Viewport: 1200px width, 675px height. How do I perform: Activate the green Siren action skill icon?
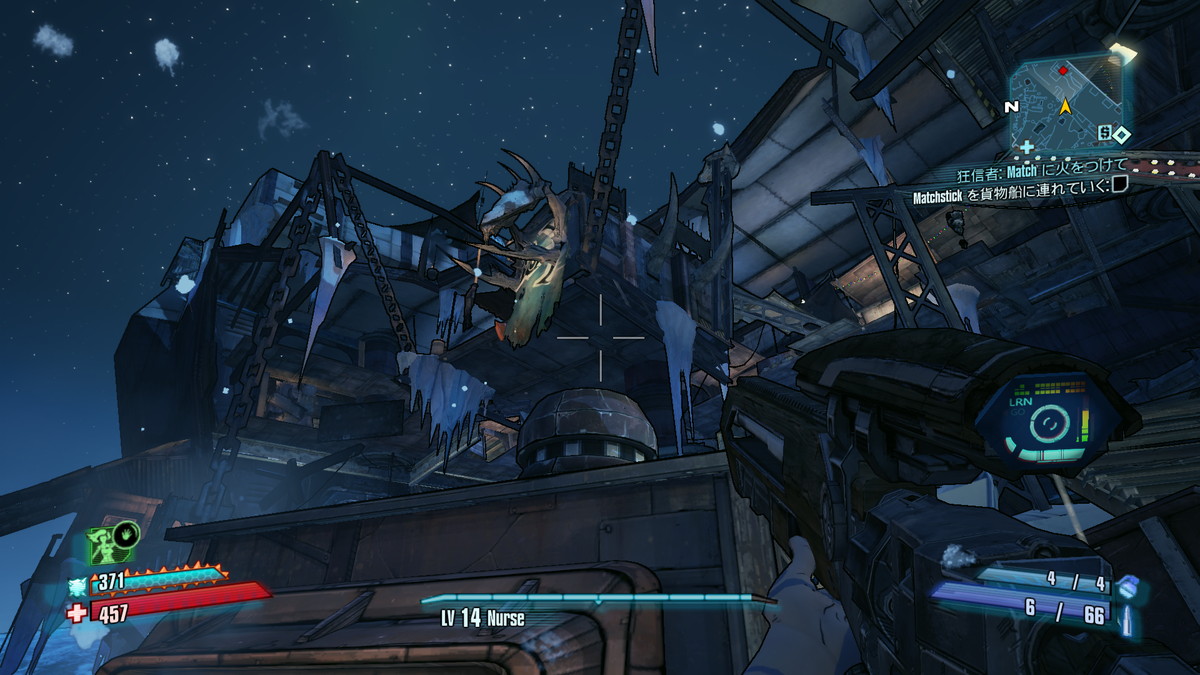tap(105, 545)
